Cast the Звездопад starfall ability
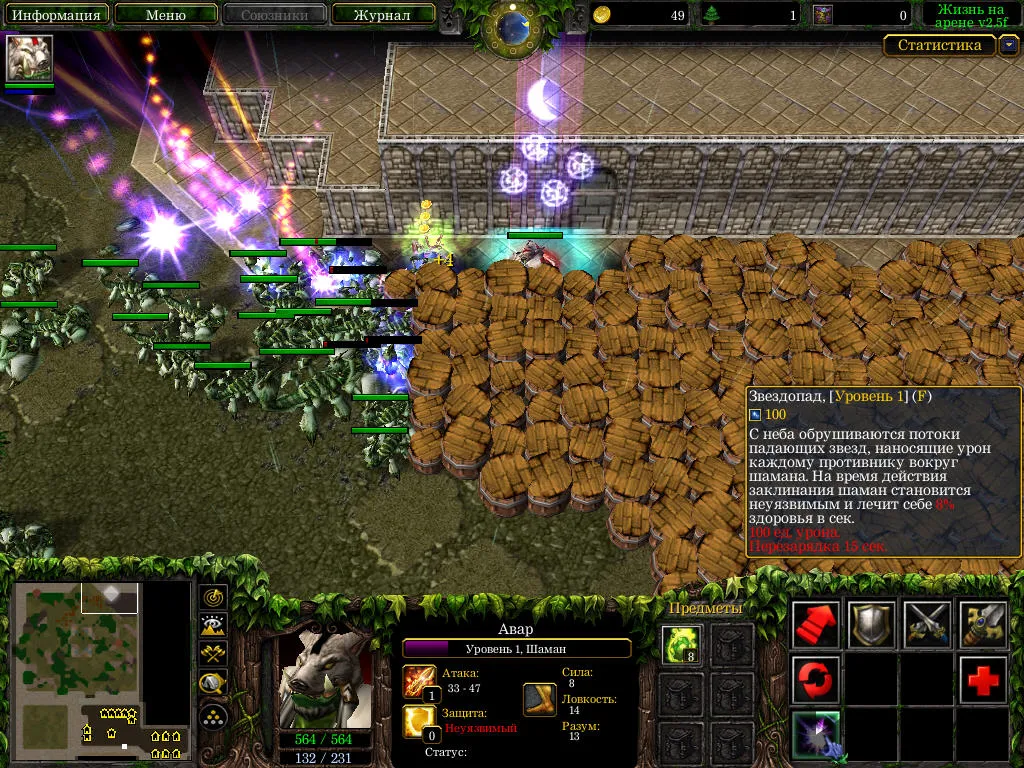The width and height of the screenshot is (1024, 768). [816, 735]
